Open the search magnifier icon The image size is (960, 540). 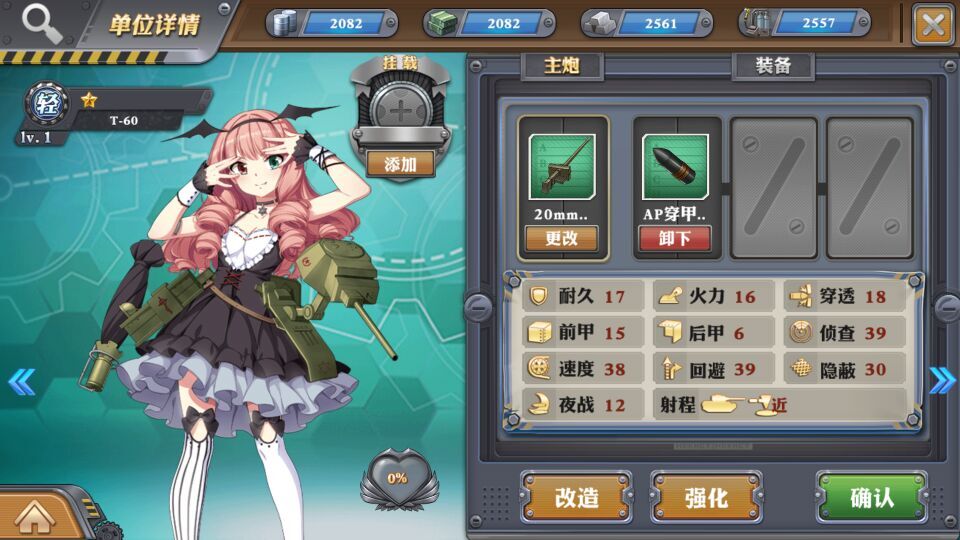pyautogui.click(x=41, y=22)
